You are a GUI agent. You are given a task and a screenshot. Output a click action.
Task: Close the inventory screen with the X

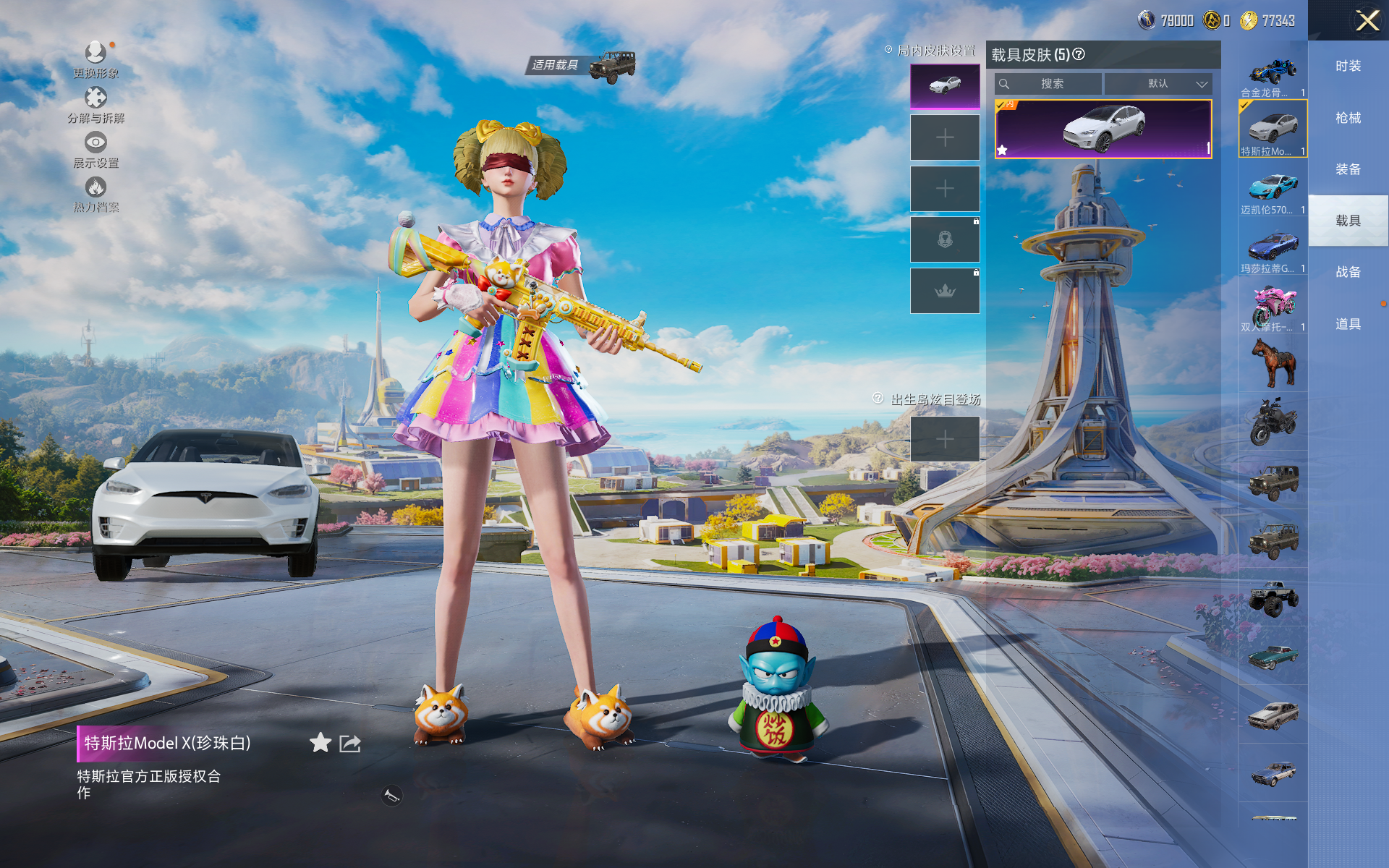point(1367,20)
